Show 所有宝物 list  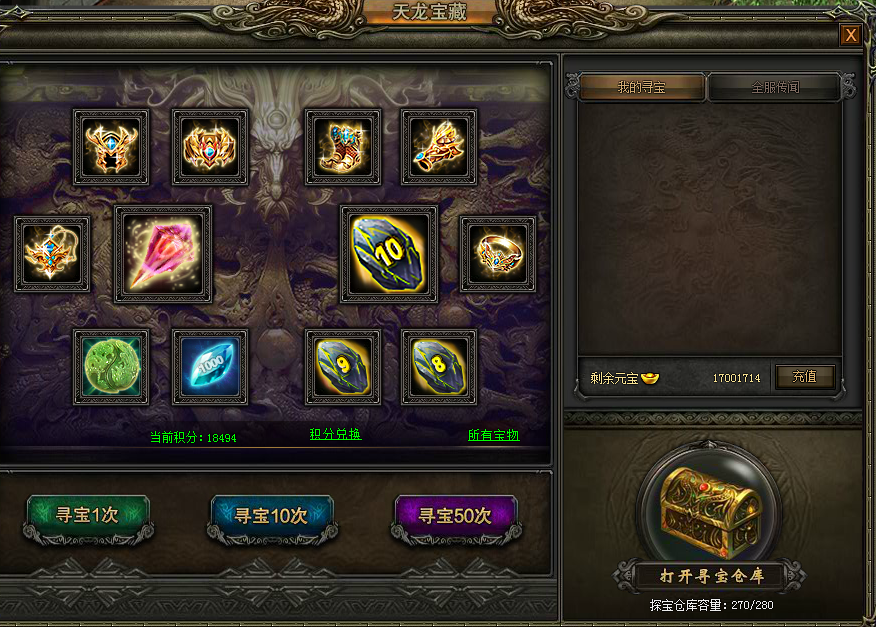click(494, 435)
